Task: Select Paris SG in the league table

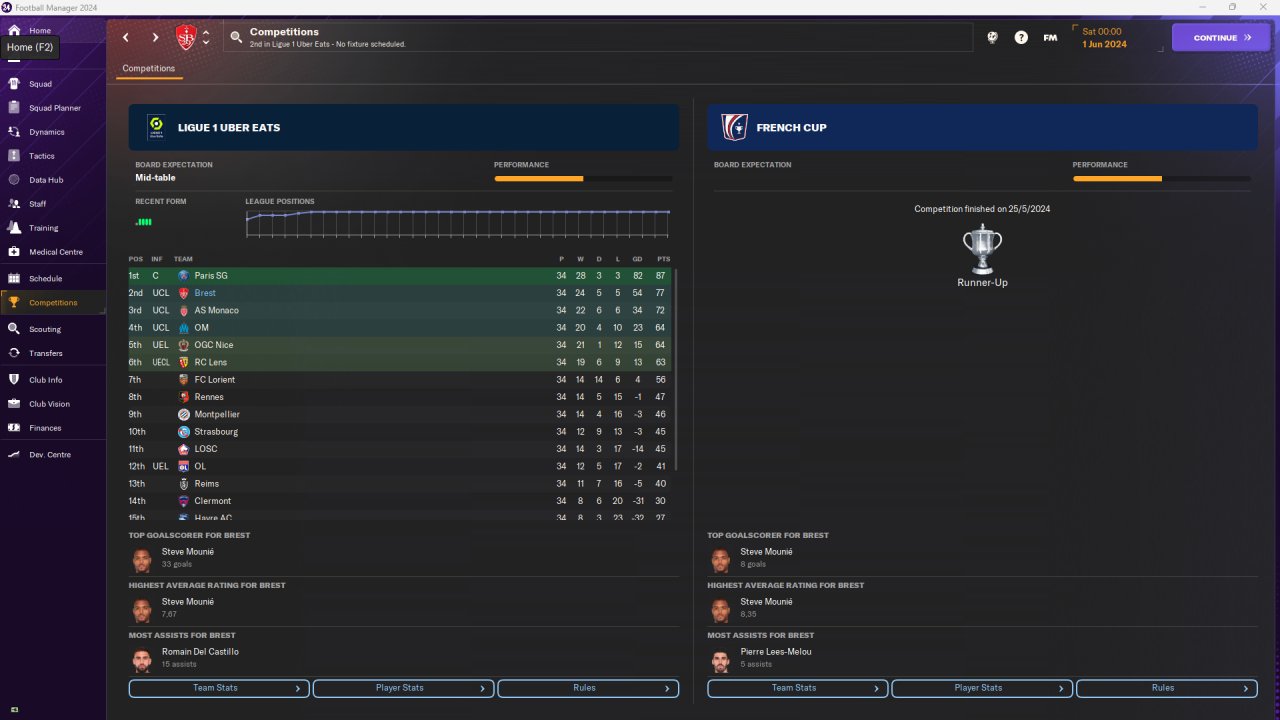Action: click(210, 276)
